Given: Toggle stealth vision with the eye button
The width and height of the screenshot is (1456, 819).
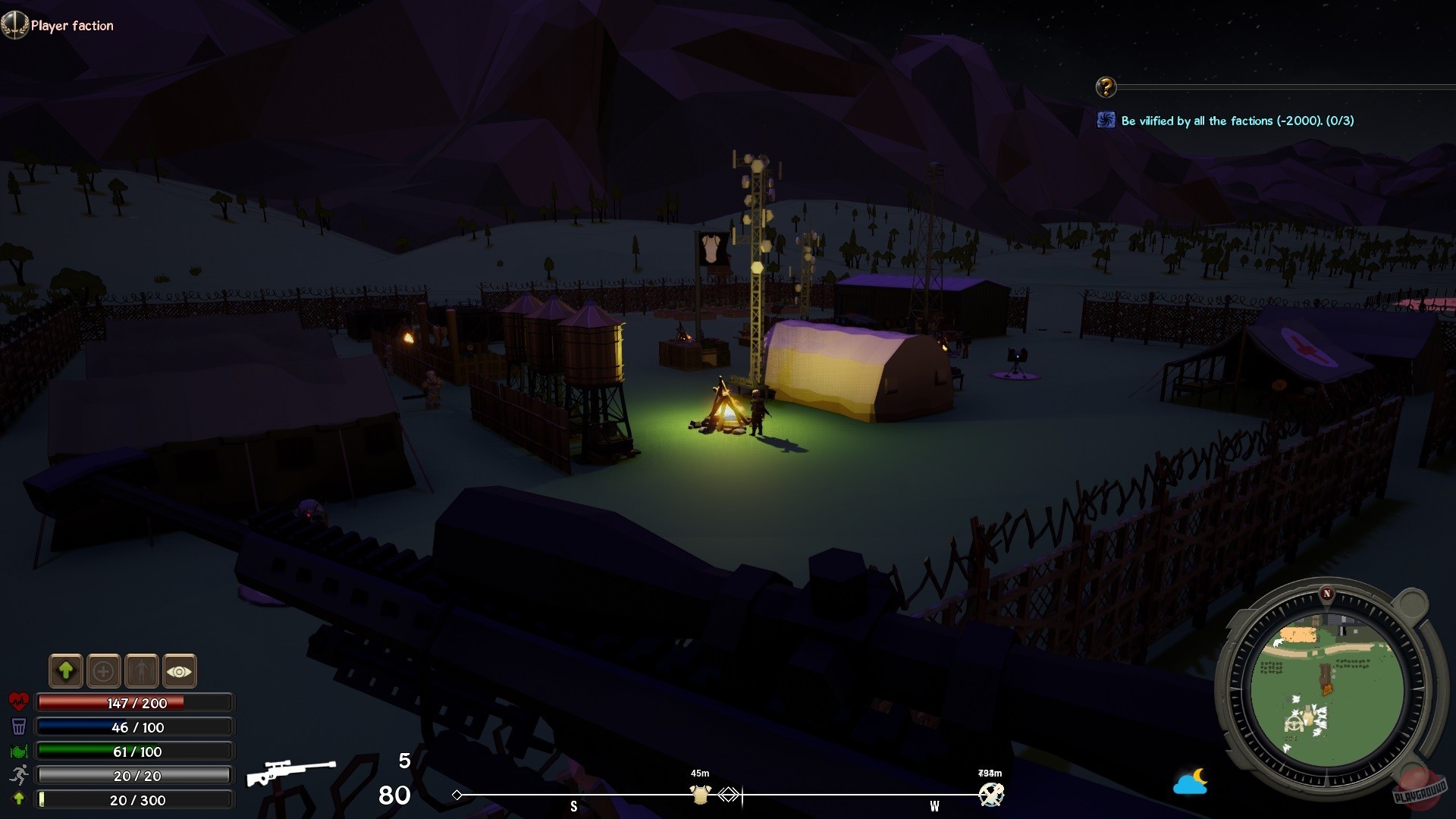Looking at the screenshot, I should (179, 670).
